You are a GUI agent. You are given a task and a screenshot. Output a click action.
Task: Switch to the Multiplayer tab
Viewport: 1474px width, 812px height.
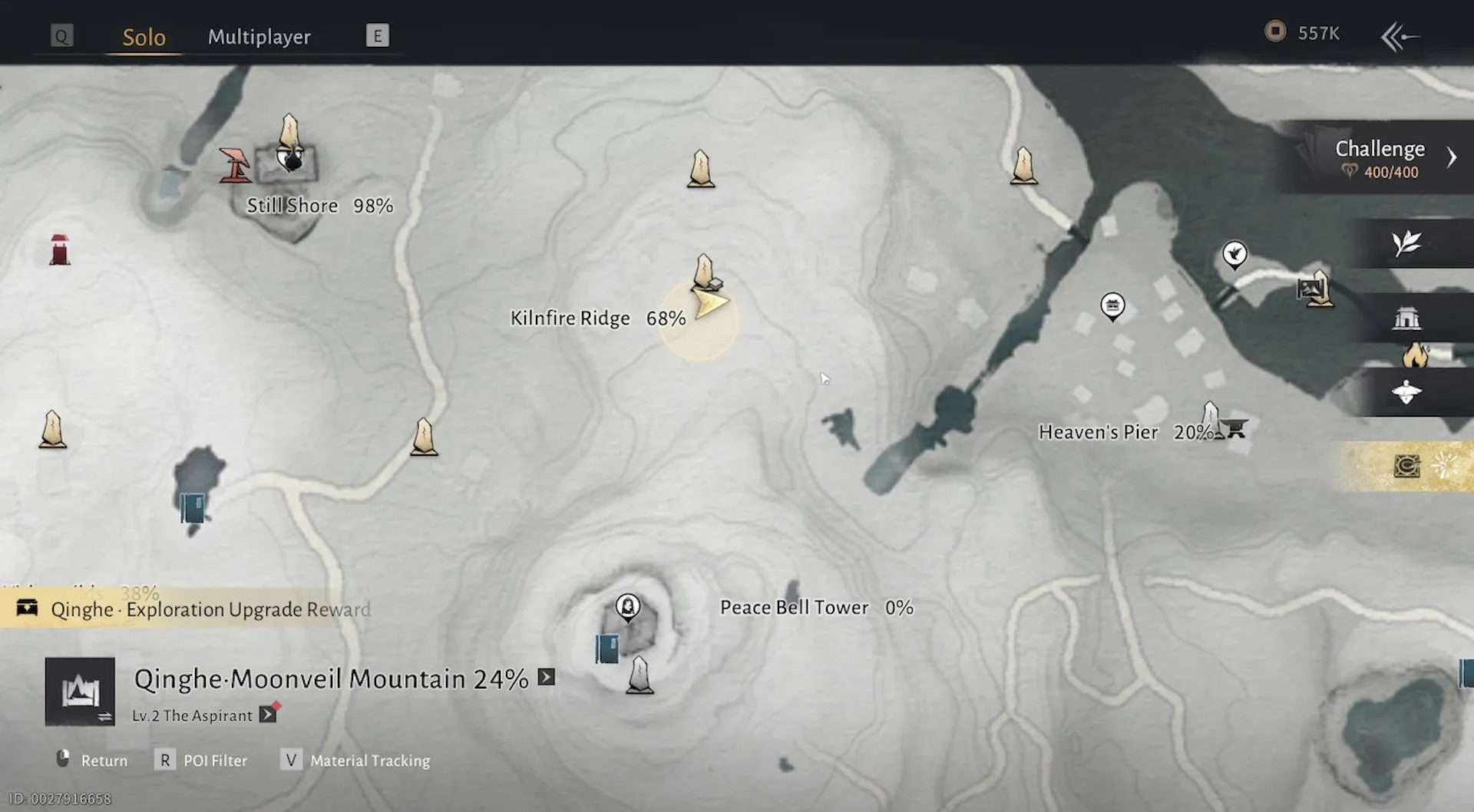[259, 37]
